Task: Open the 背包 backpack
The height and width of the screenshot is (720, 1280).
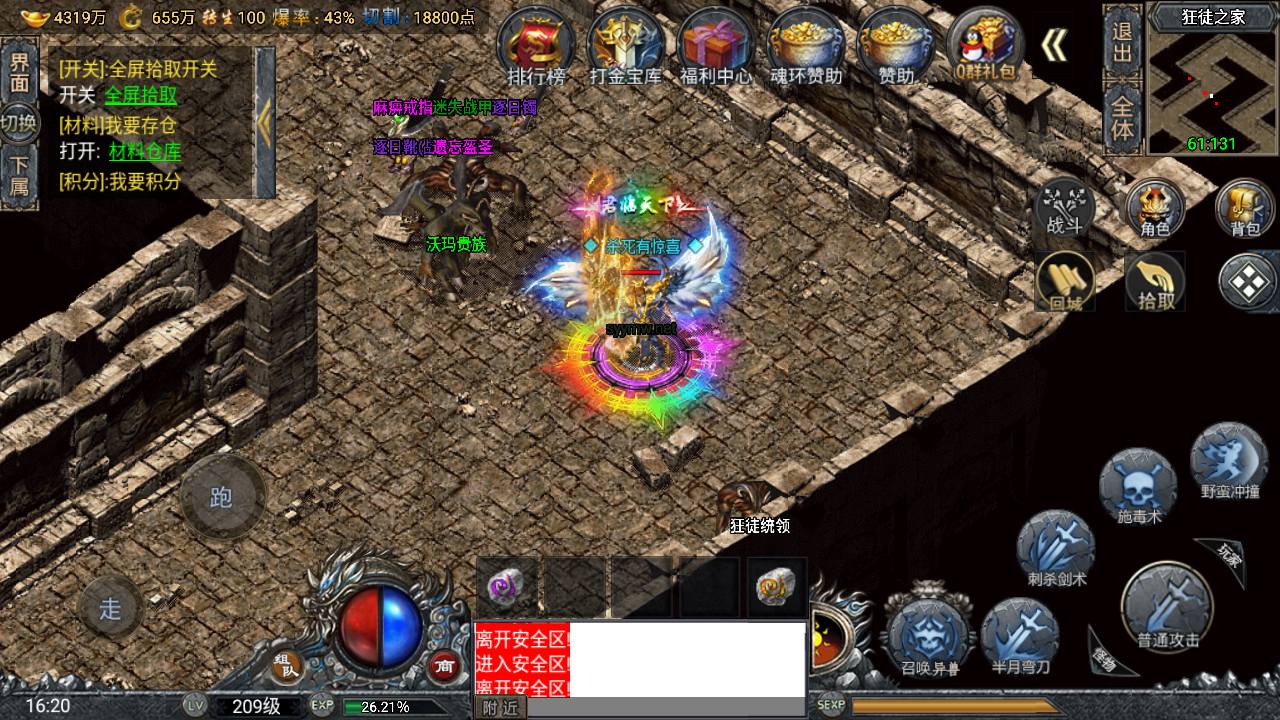Action: click(1244, 209)
